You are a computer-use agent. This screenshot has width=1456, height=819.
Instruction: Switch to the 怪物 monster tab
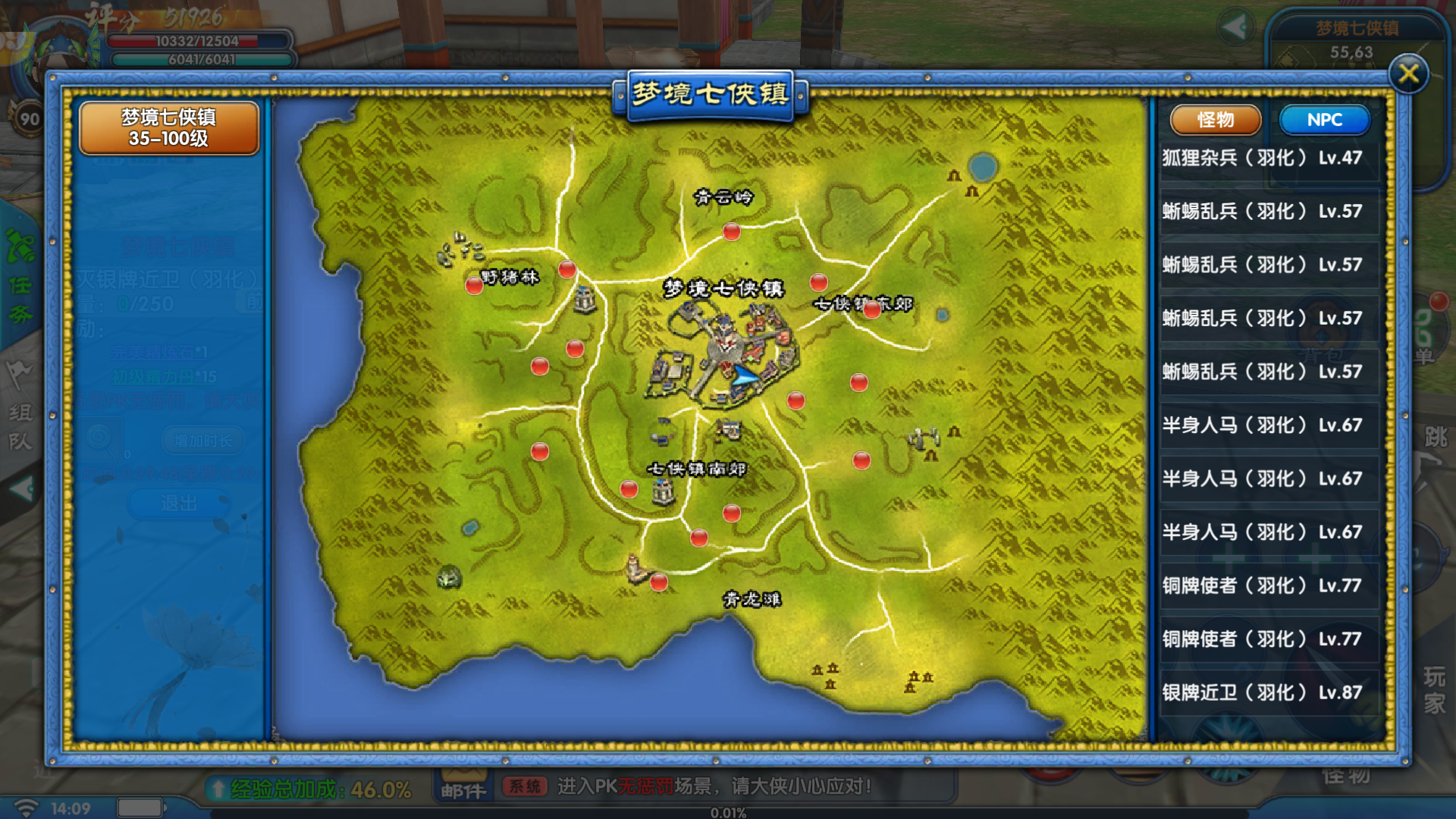click(x=1216, y=120)
